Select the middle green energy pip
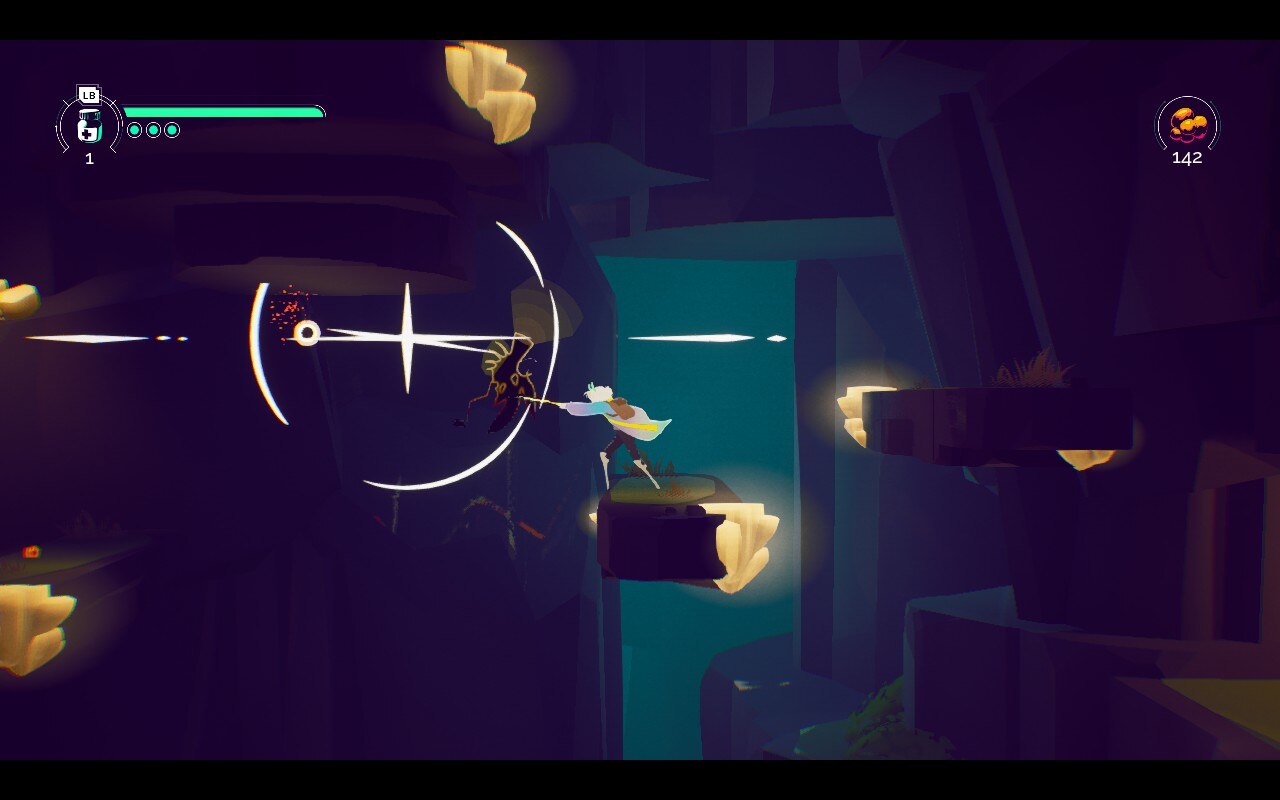Image resolution: width=1280 pixels, height=800 pixels. 155,129
